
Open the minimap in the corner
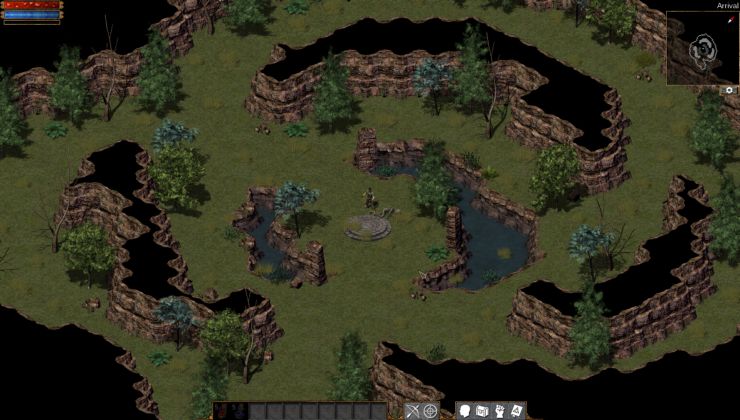[x=702, y=47]
